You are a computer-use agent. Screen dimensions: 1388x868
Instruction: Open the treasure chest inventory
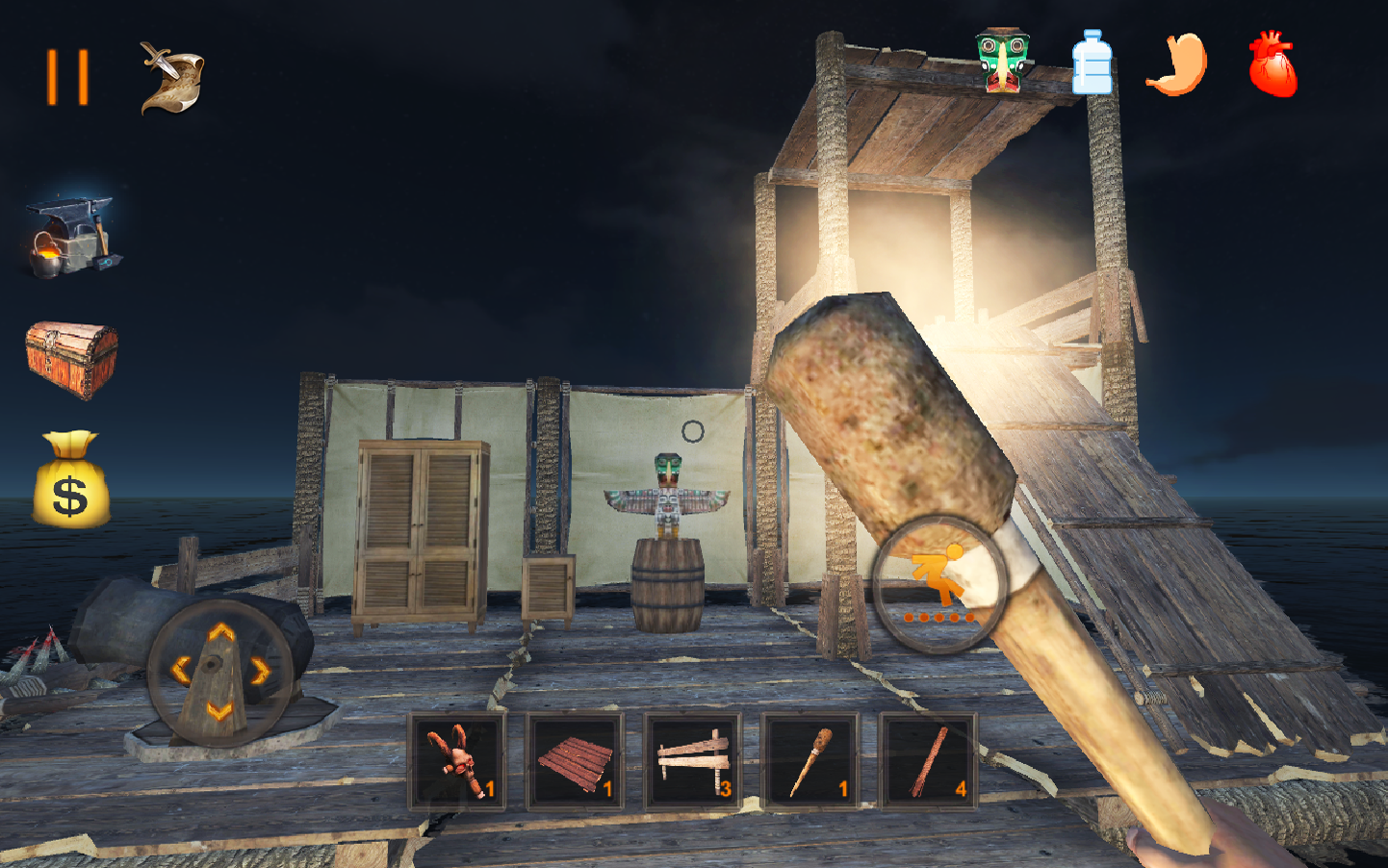point(71,360)
